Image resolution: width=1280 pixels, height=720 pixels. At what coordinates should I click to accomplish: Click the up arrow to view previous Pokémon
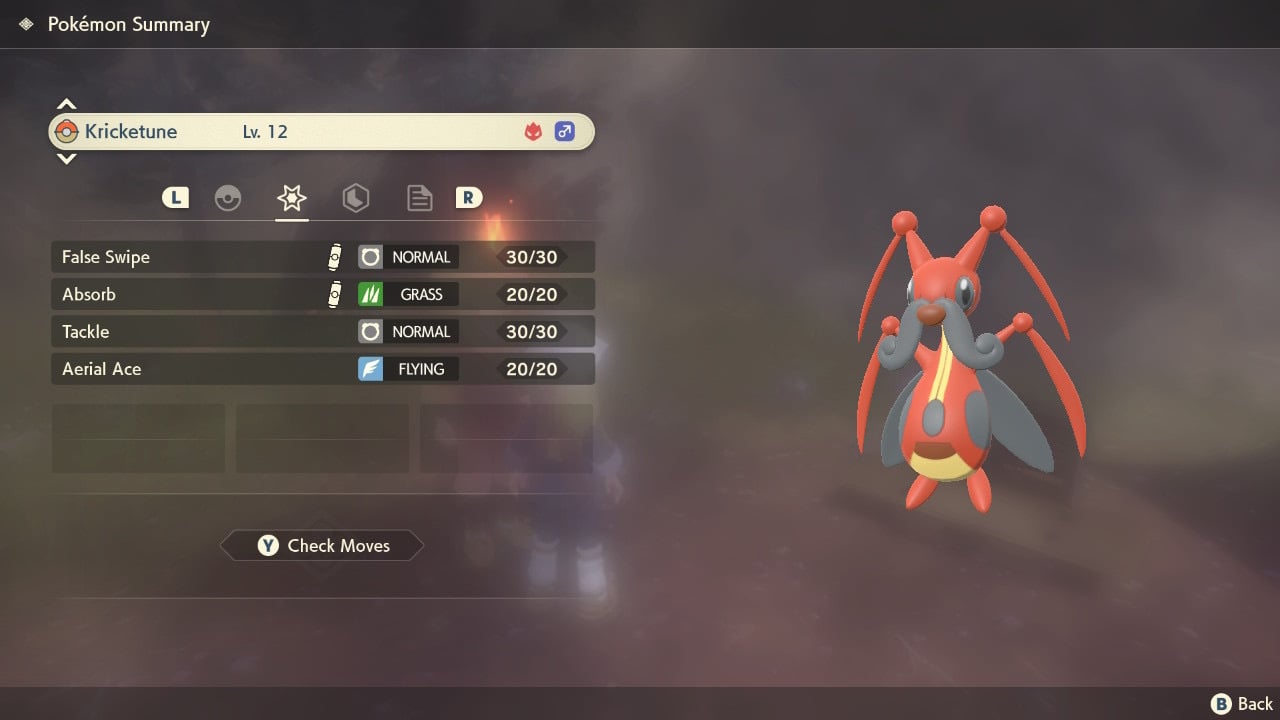(x=66, y=103)
